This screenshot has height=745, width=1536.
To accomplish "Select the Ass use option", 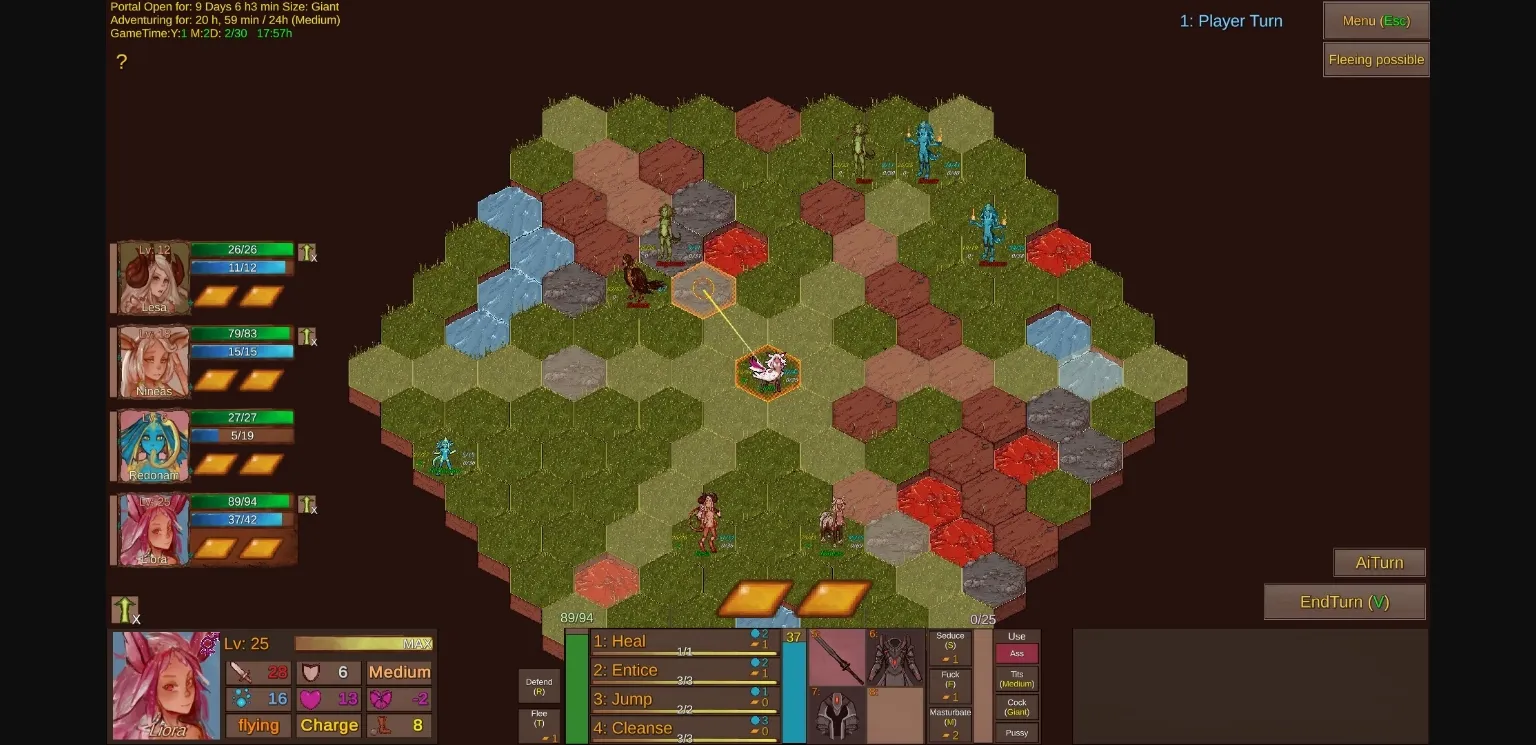I will 1016,653.
